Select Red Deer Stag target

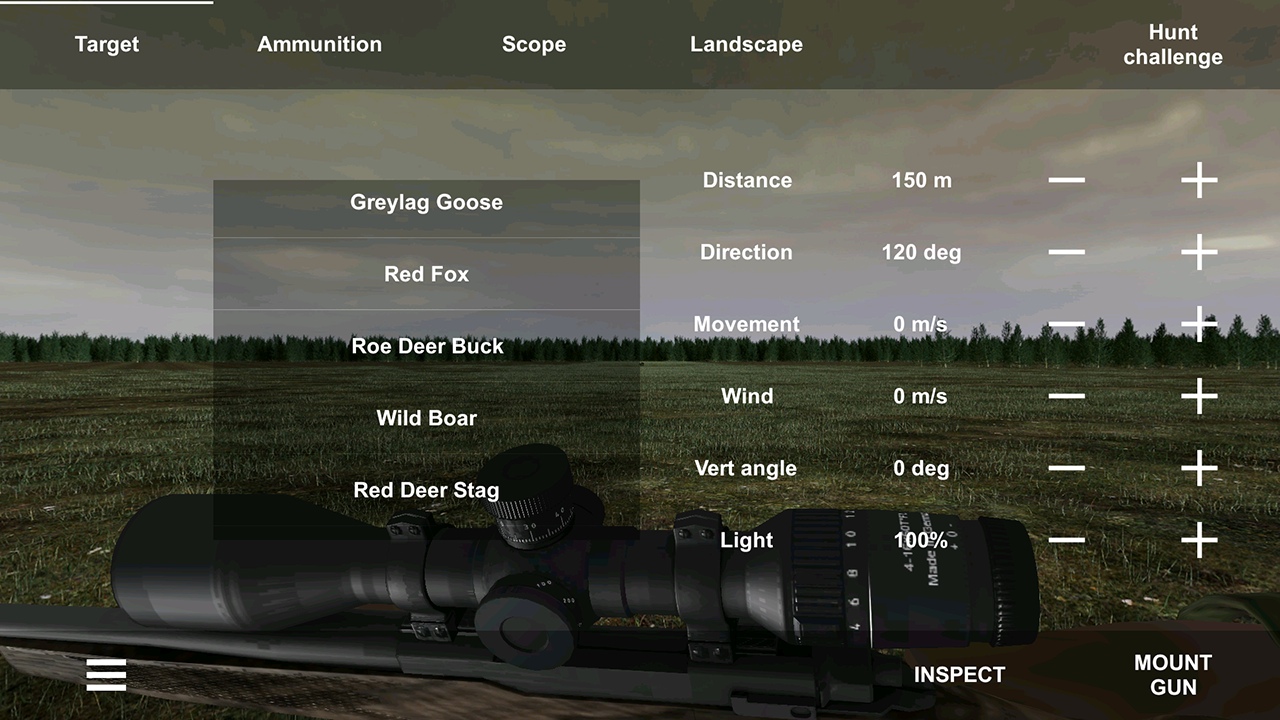pyautogui.click(x=426, y=491)
